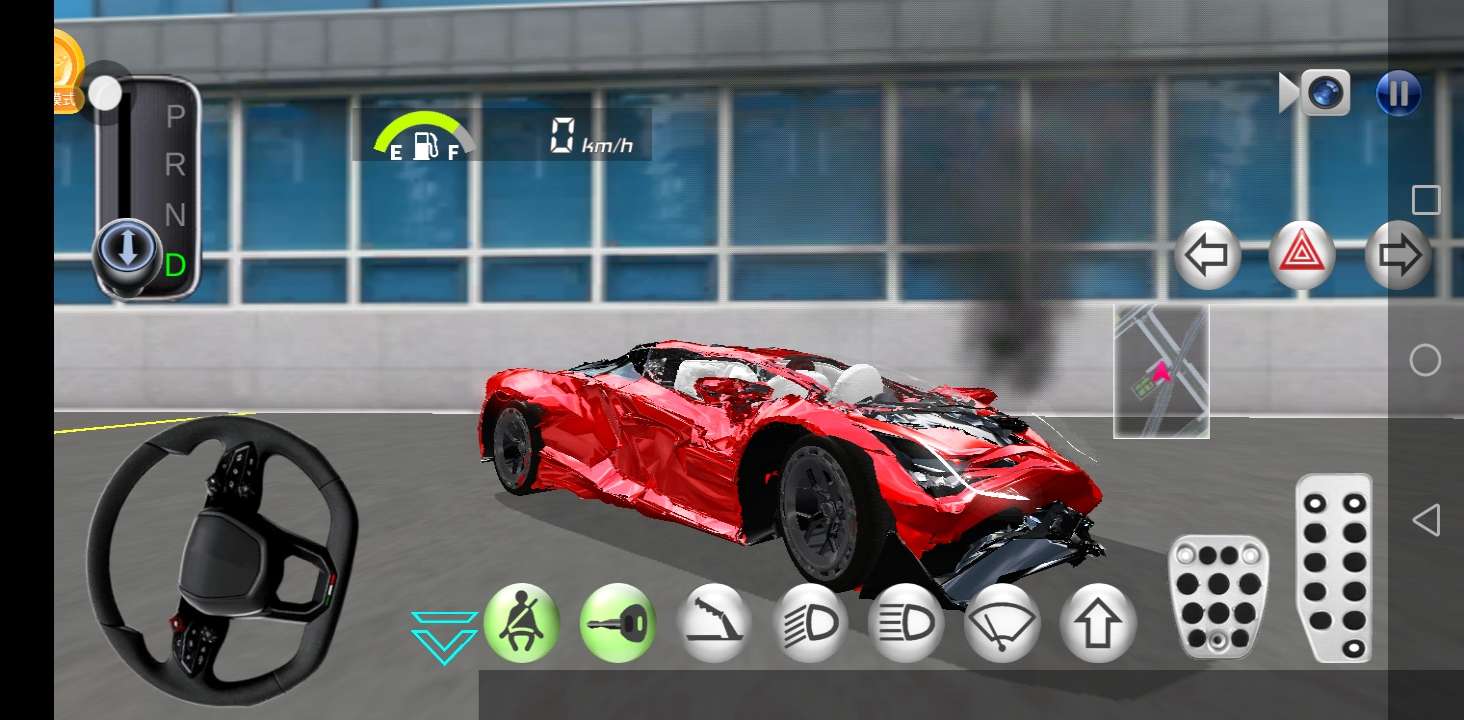The image size is (1464, 720).
Task: Activate the right turn signal arrow
Action: pyautogui.click(x=1398, y=255)
